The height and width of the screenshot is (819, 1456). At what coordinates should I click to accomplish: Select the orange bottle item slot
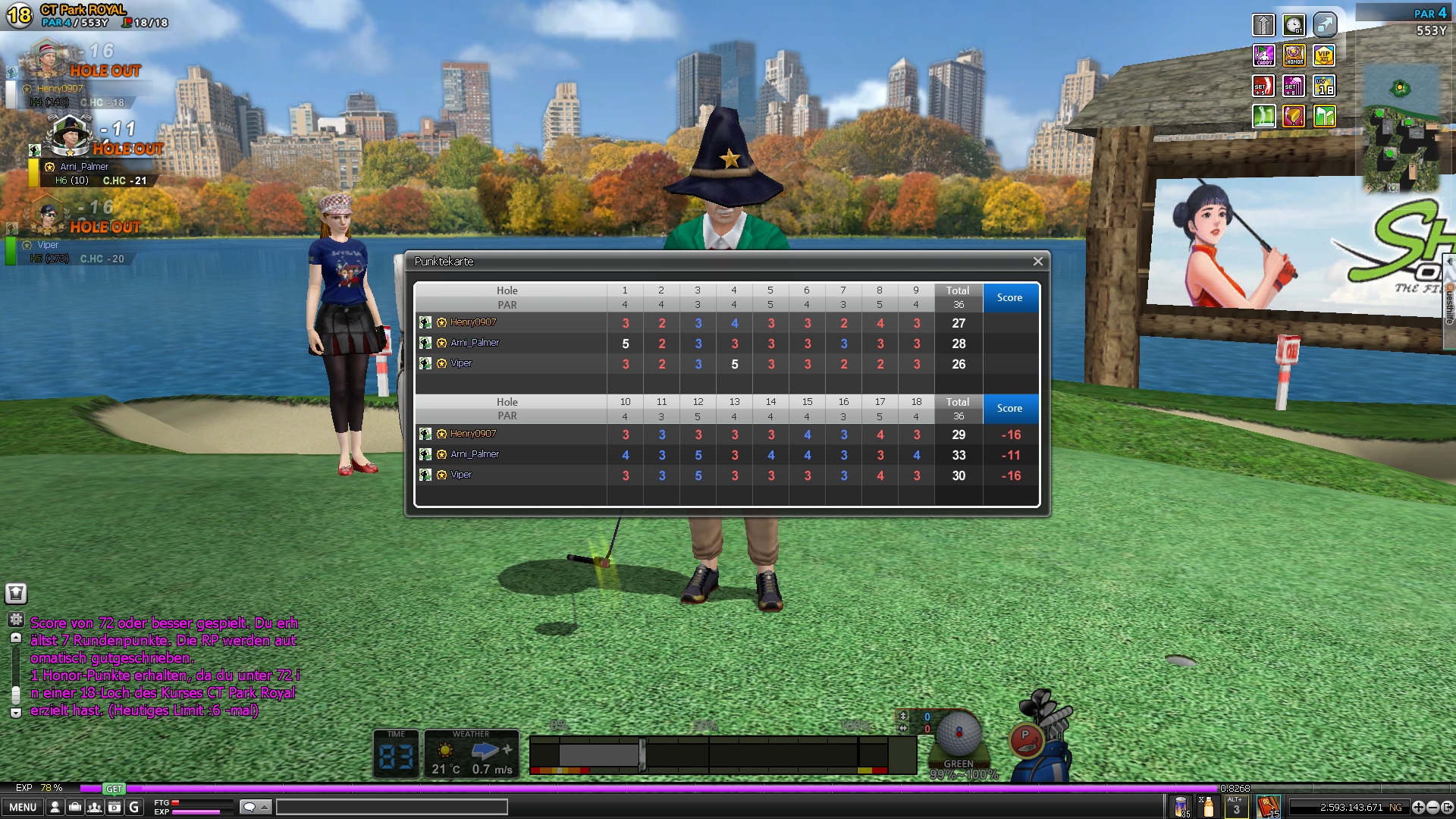(1208, 806)
